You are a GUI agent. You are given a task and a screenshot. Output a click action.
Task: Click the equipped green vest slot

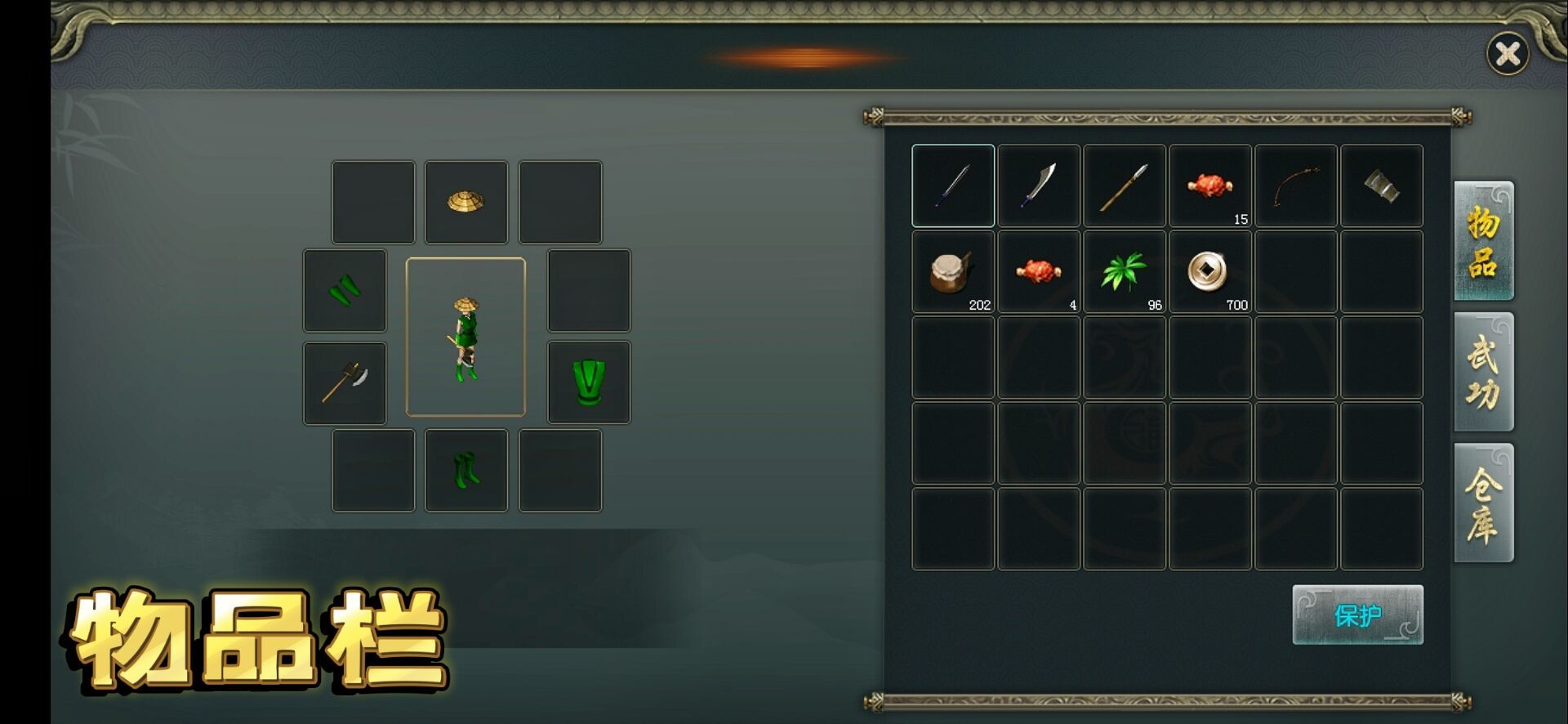pyautogui.click(x=589, y=382)
